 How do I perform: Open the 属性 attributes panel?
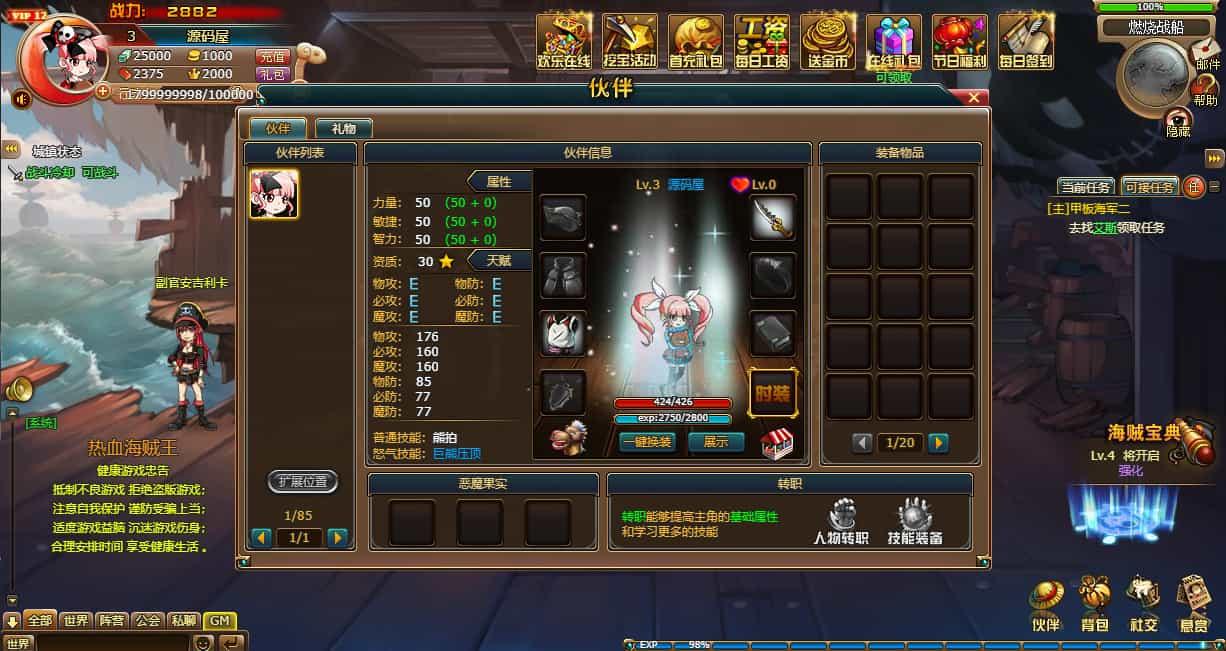tap(497, 181)
